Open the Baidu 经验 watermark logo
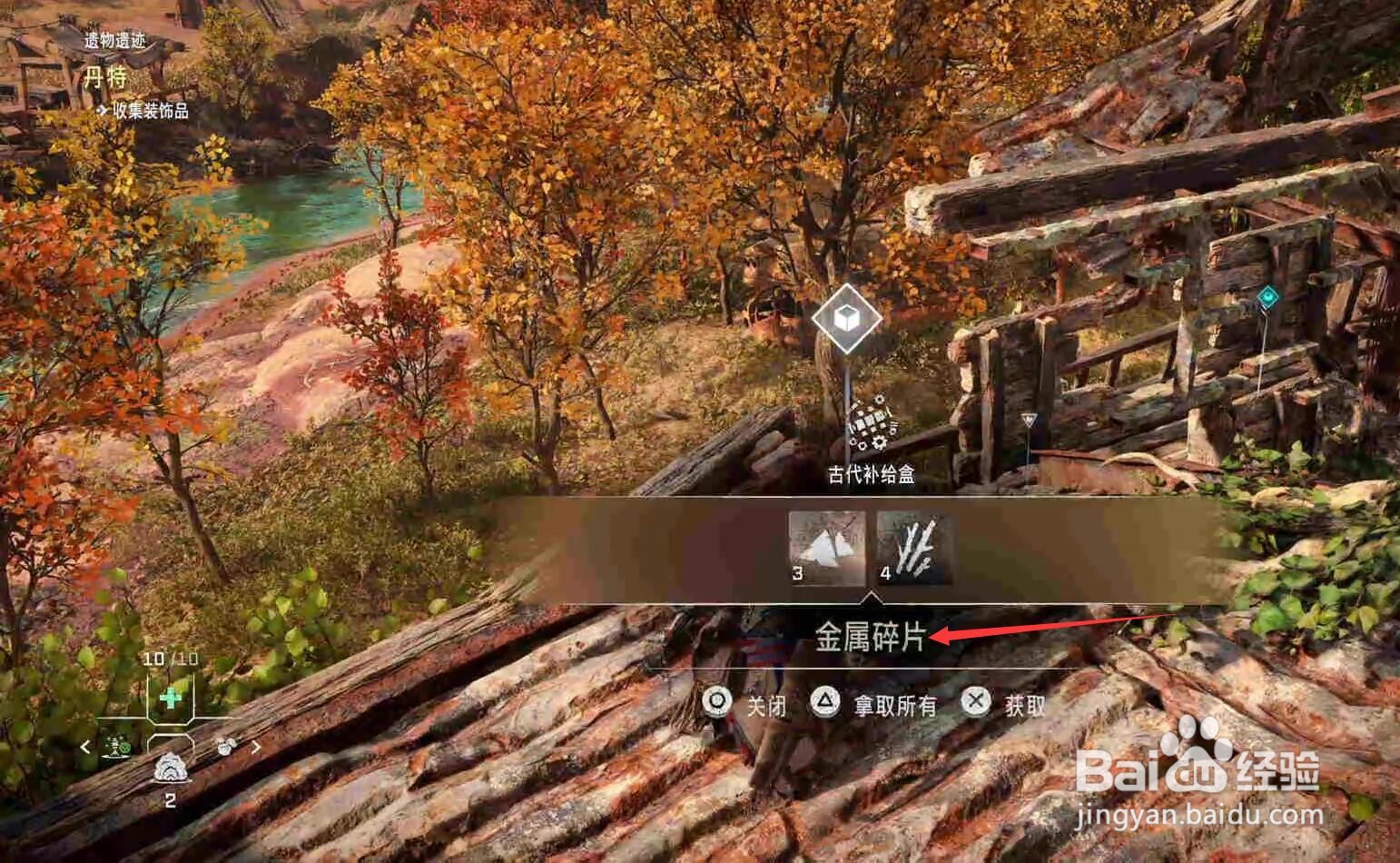The image size is (1400, 863). coord(1198,772)
